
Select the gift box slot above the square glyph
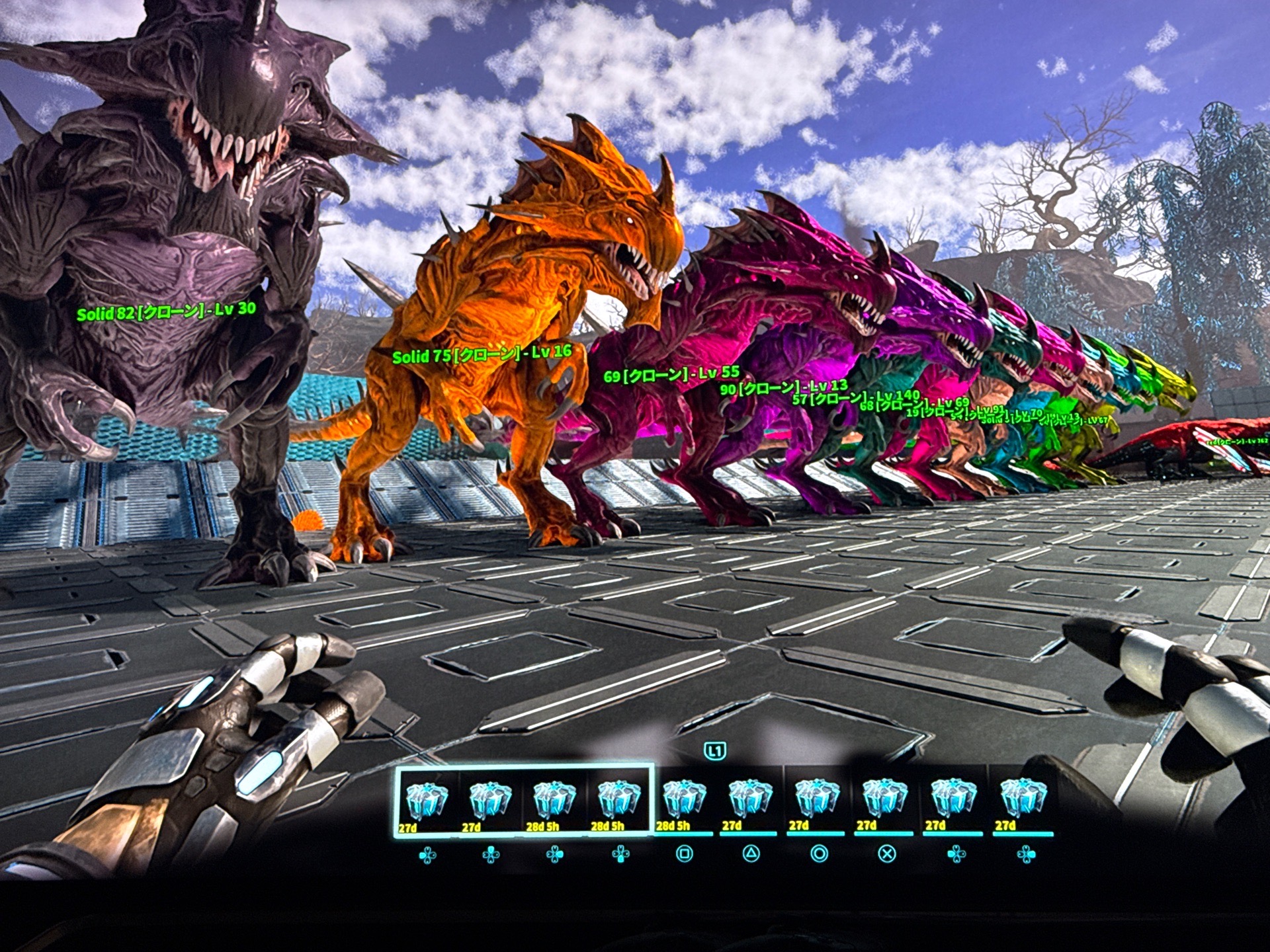(x=685, y=800)
